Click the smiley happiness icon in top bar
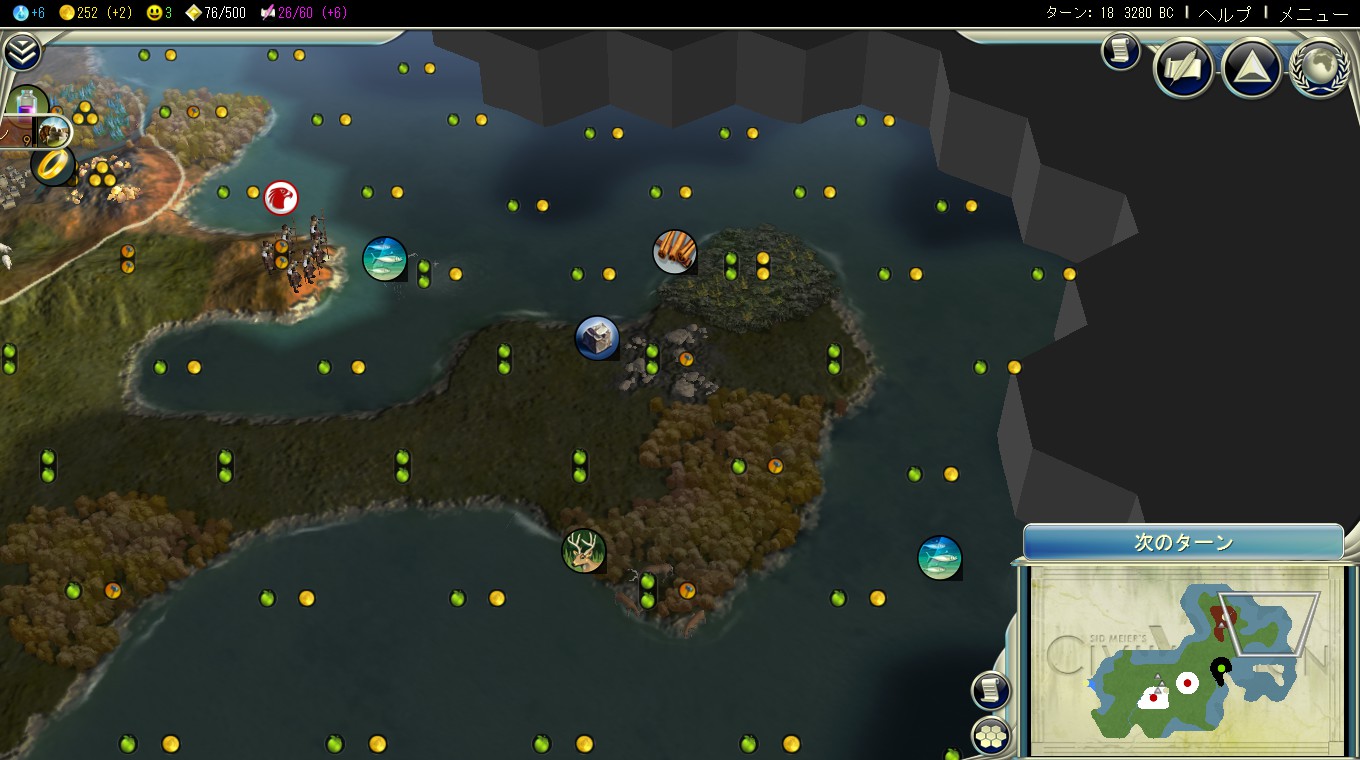The image size is (1360, 760). click(154, 13)
